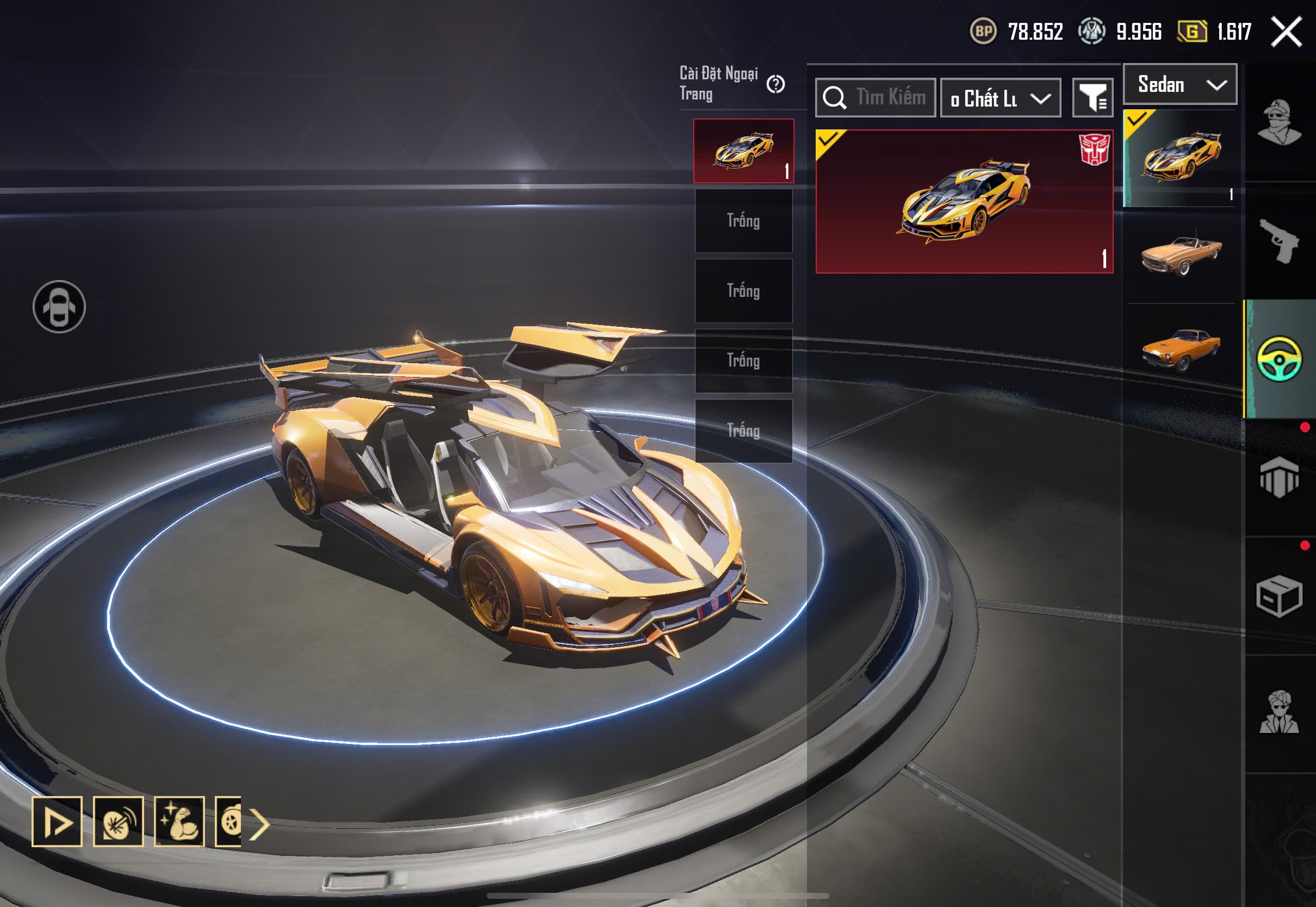Open the help icon beside Cài Đặt Ngoại Trang
The width and height of the screenshot is (1316, 907).
click(x=775, y=85)
